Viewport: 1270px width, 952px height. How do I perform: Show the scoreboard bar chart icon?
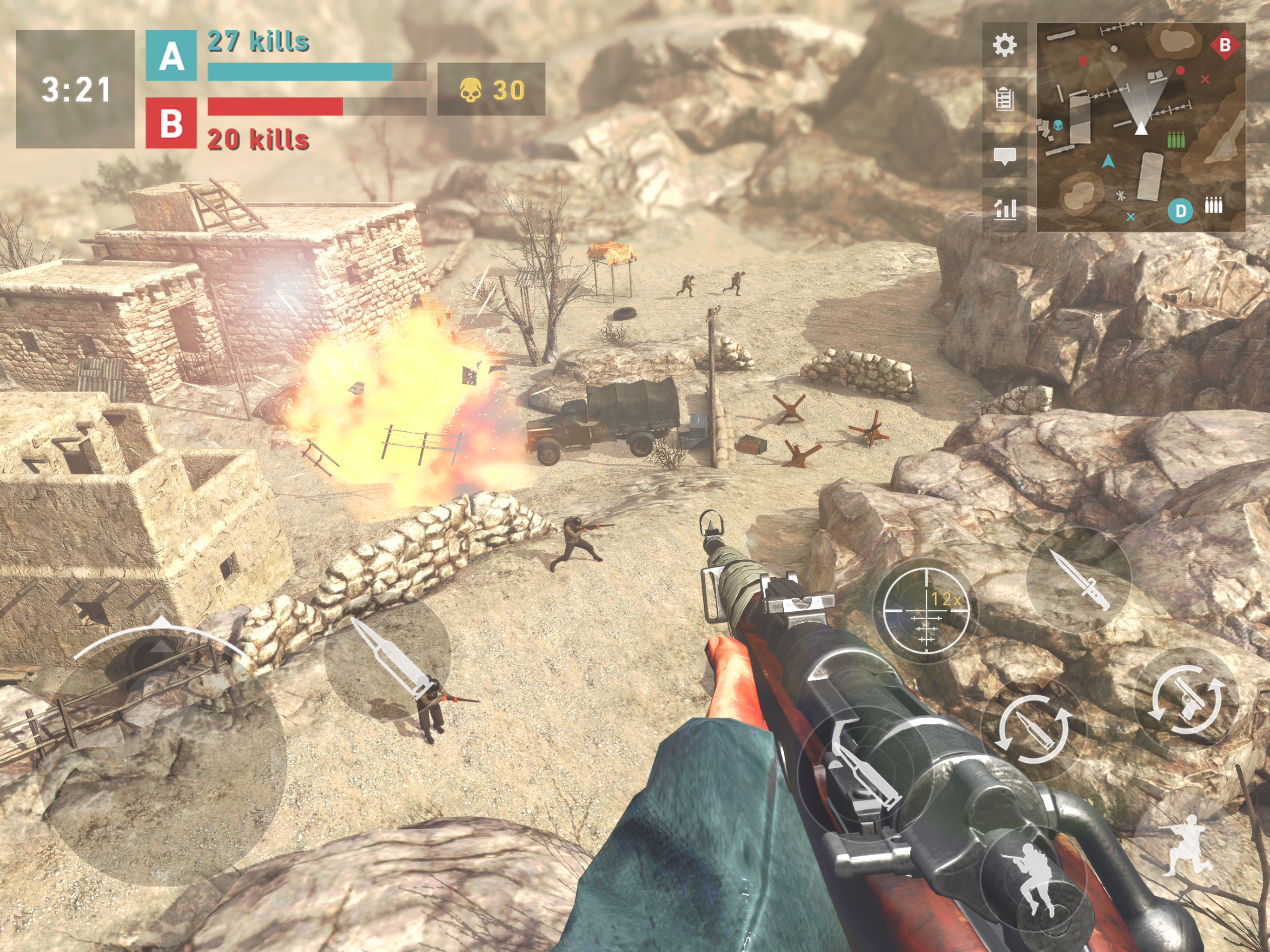[1004, 210]
